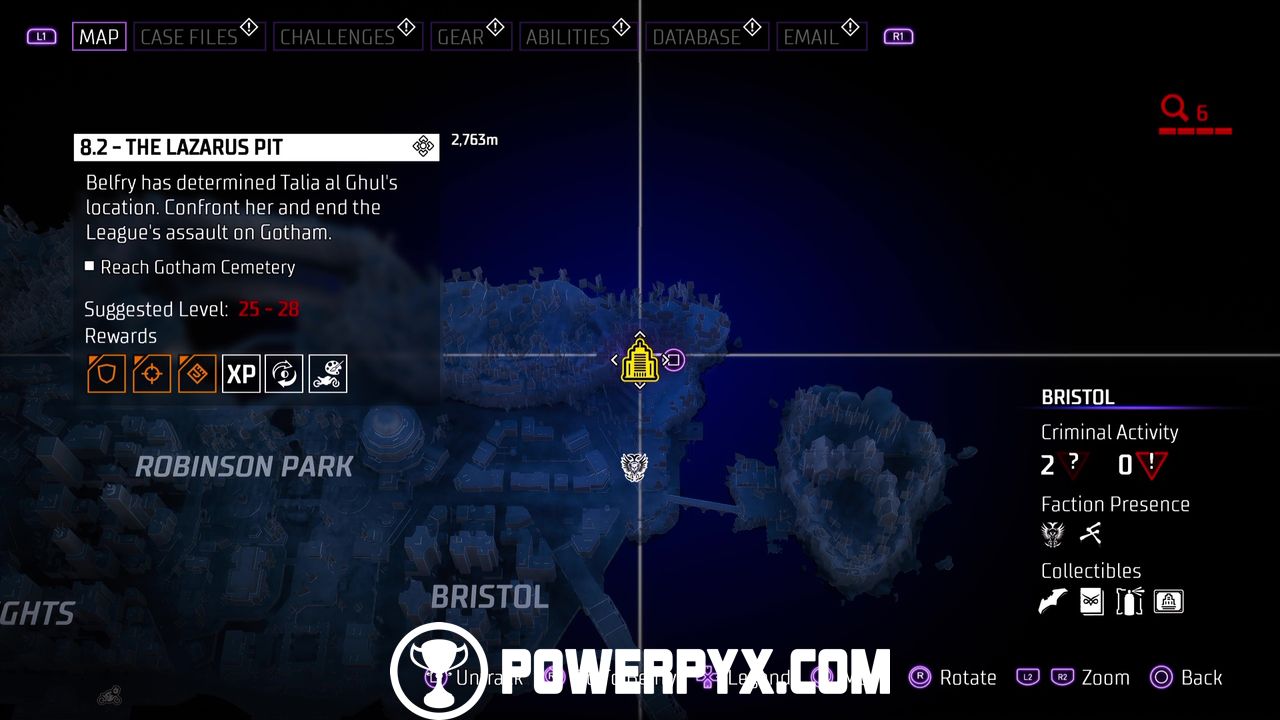Select the motorcycle colorway reward icon
This screenshot has height=720, width=1280.
(x=328, y=374)
